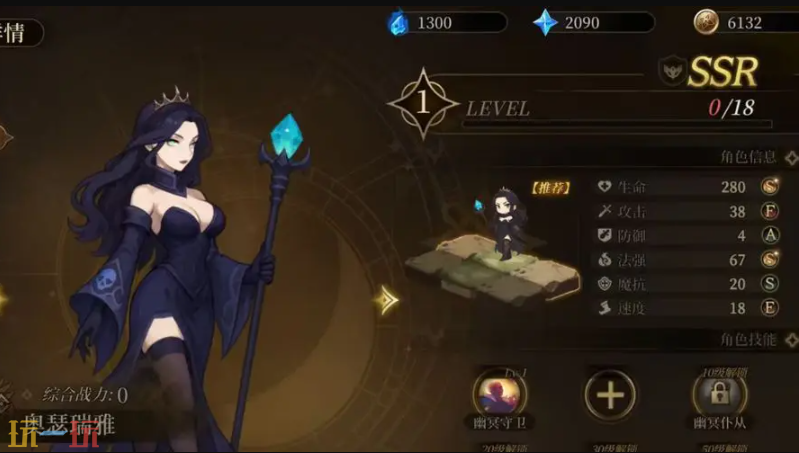Screen dimensions: 799x453
Task: Tap the empty plus skill slot
Action: pyautogui.click(x=609, y=394)
